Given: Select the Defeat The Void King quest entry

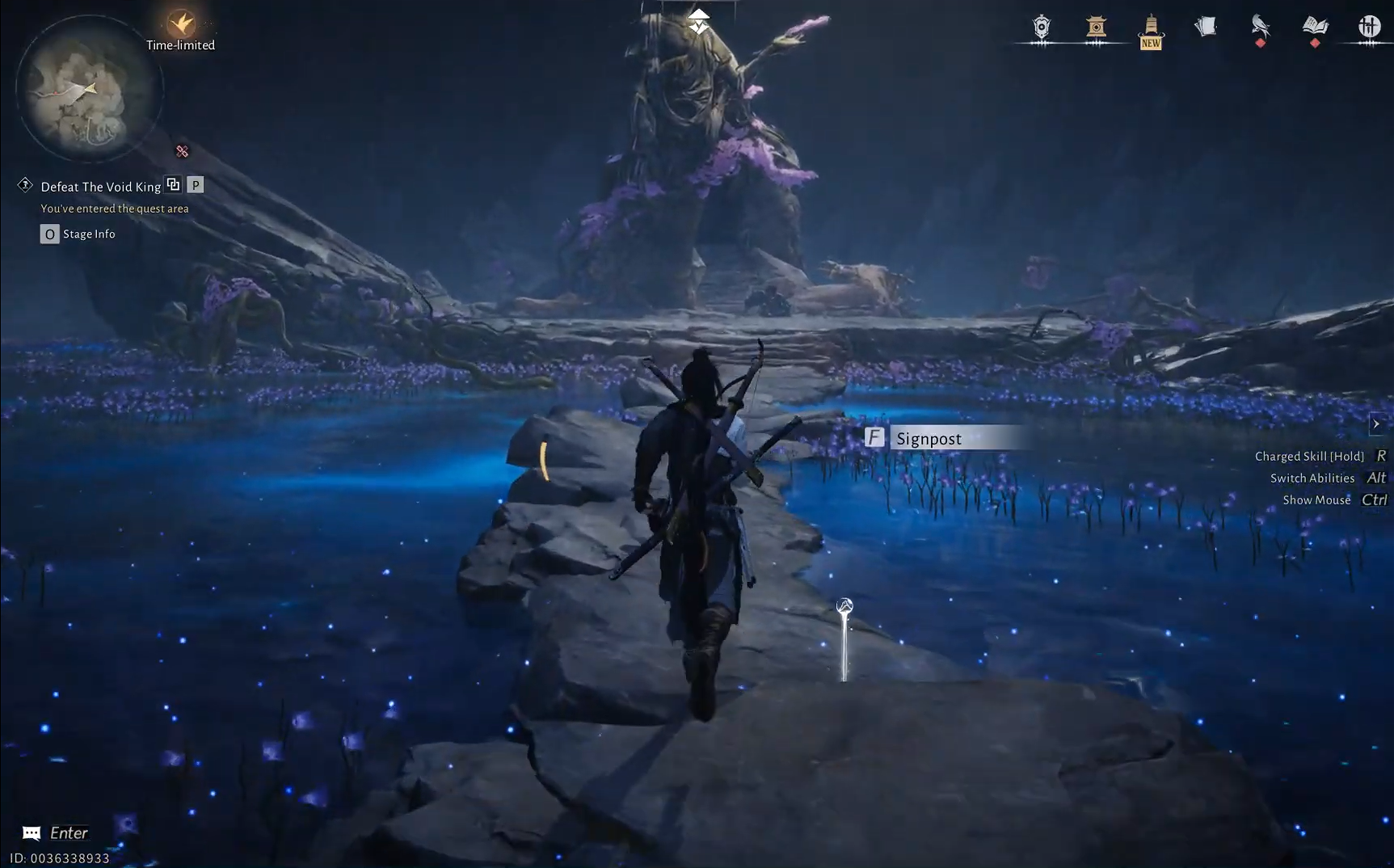Looking at the screenshot, I should pyautogui.click(x=99, y=187).
